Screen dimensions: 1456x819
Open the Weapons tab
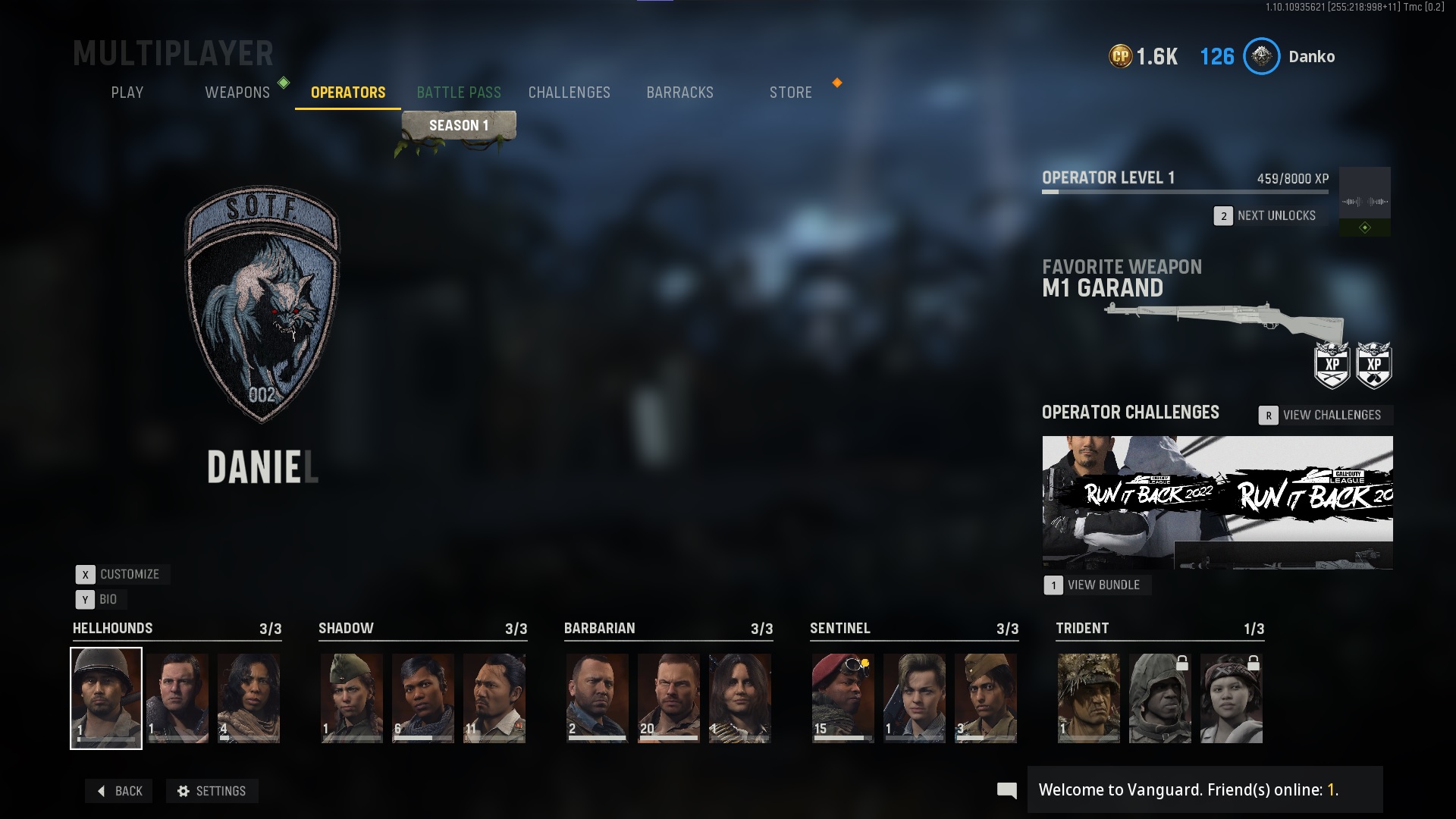point(237,93)
